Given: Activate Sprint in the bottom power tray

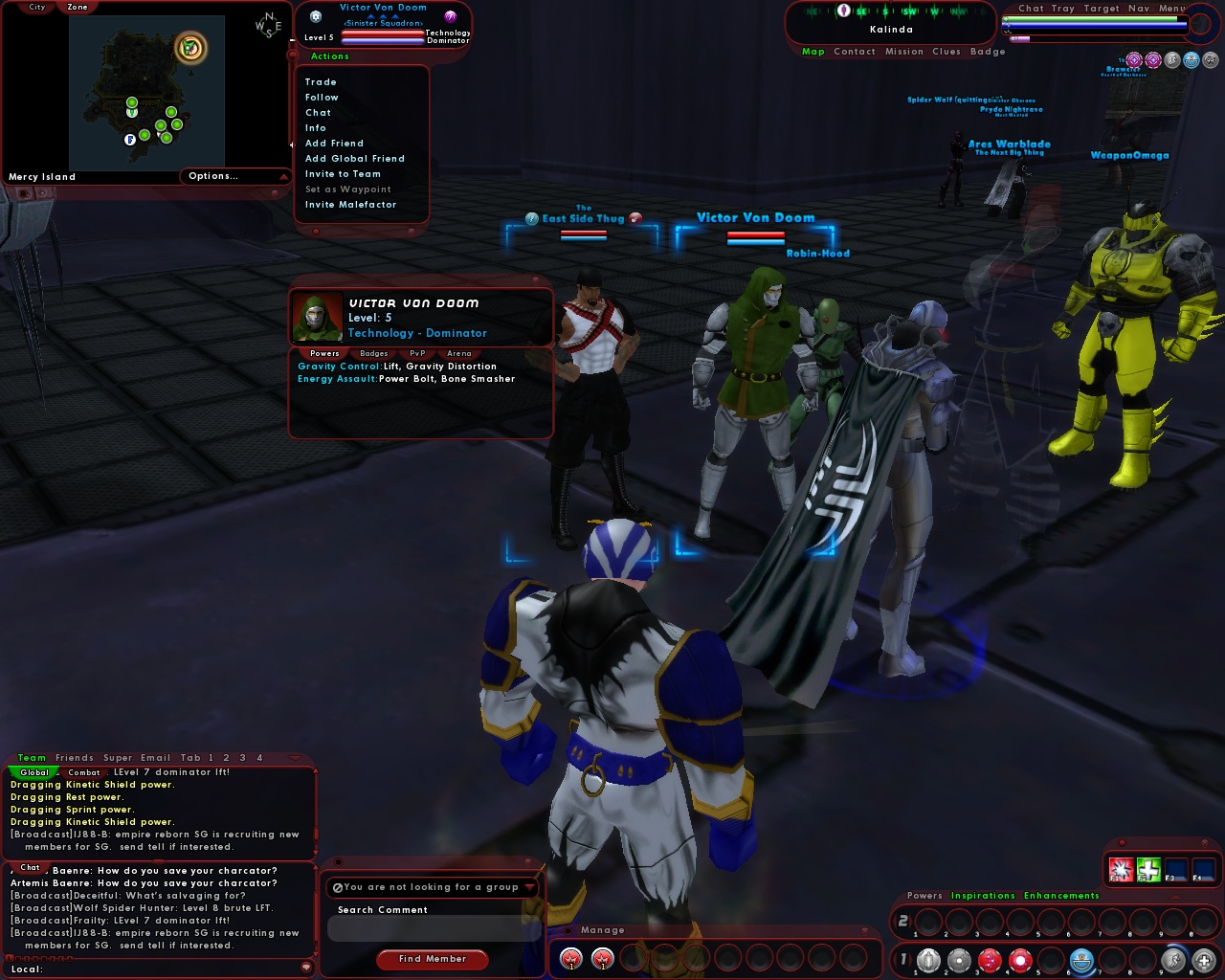Looking at the screenshot, I should 1175,958.
